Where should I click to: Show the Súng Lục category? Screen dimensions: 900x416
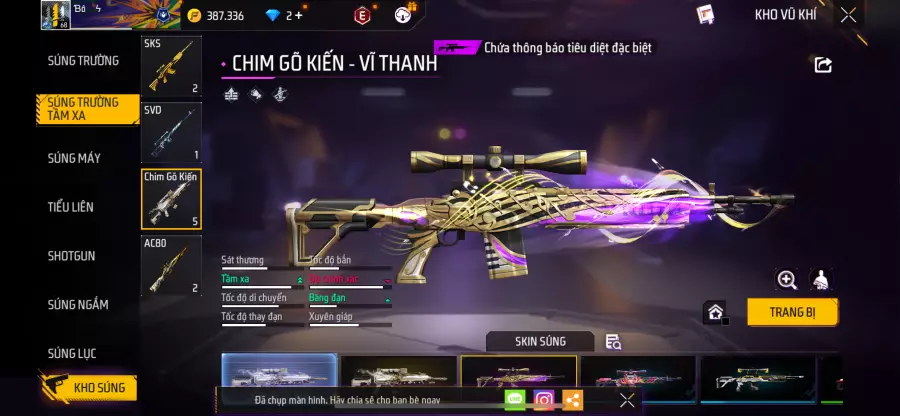click(72, 353)
